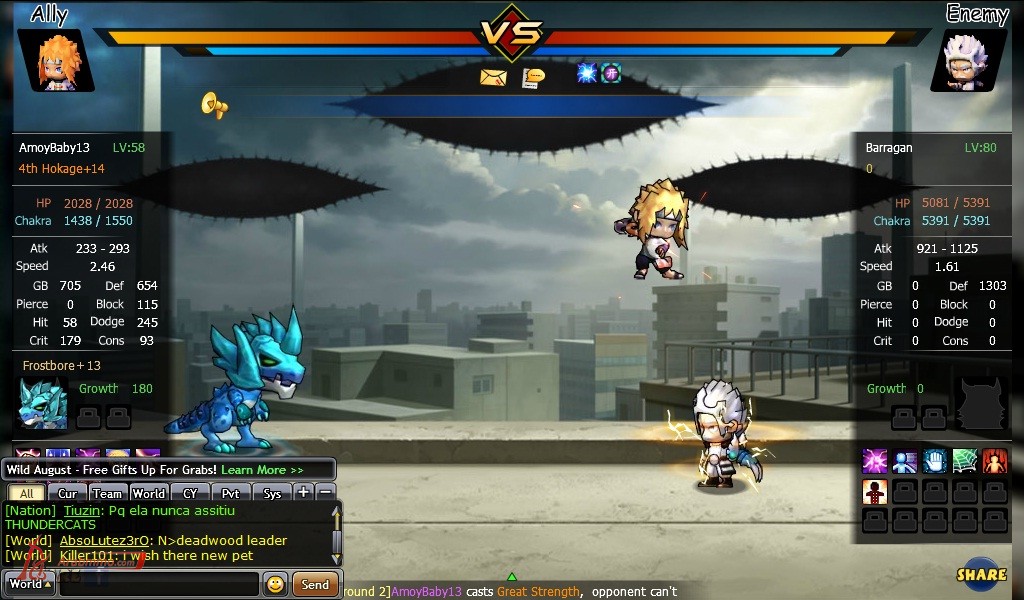Switch to the Cur chat tab
1024x600 pixels.
tap(67, 493)
